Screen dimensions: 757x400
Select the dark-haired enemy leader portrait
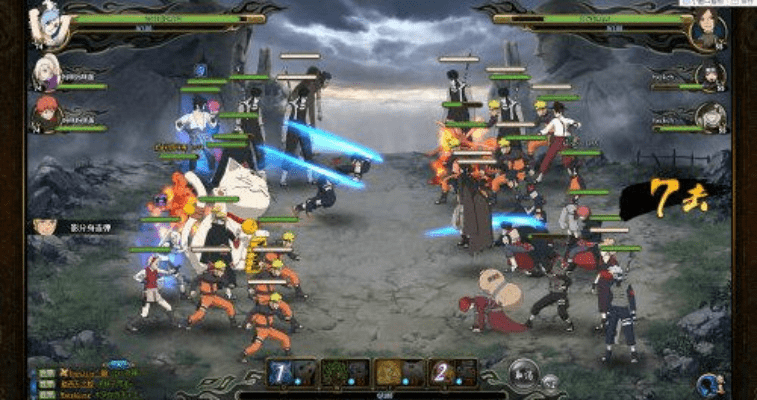708,28
